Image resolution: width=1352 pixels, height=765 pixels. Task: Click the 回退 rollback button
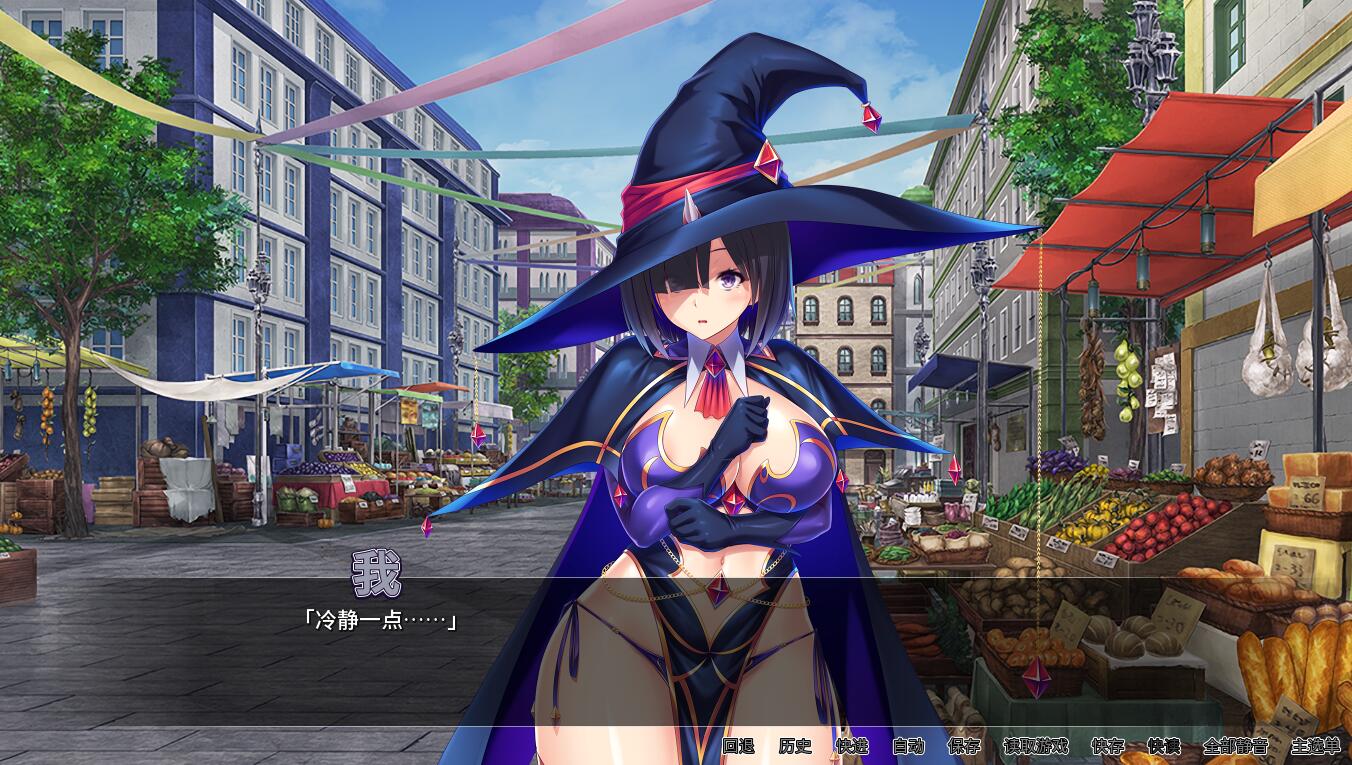[x=739, y=747]
